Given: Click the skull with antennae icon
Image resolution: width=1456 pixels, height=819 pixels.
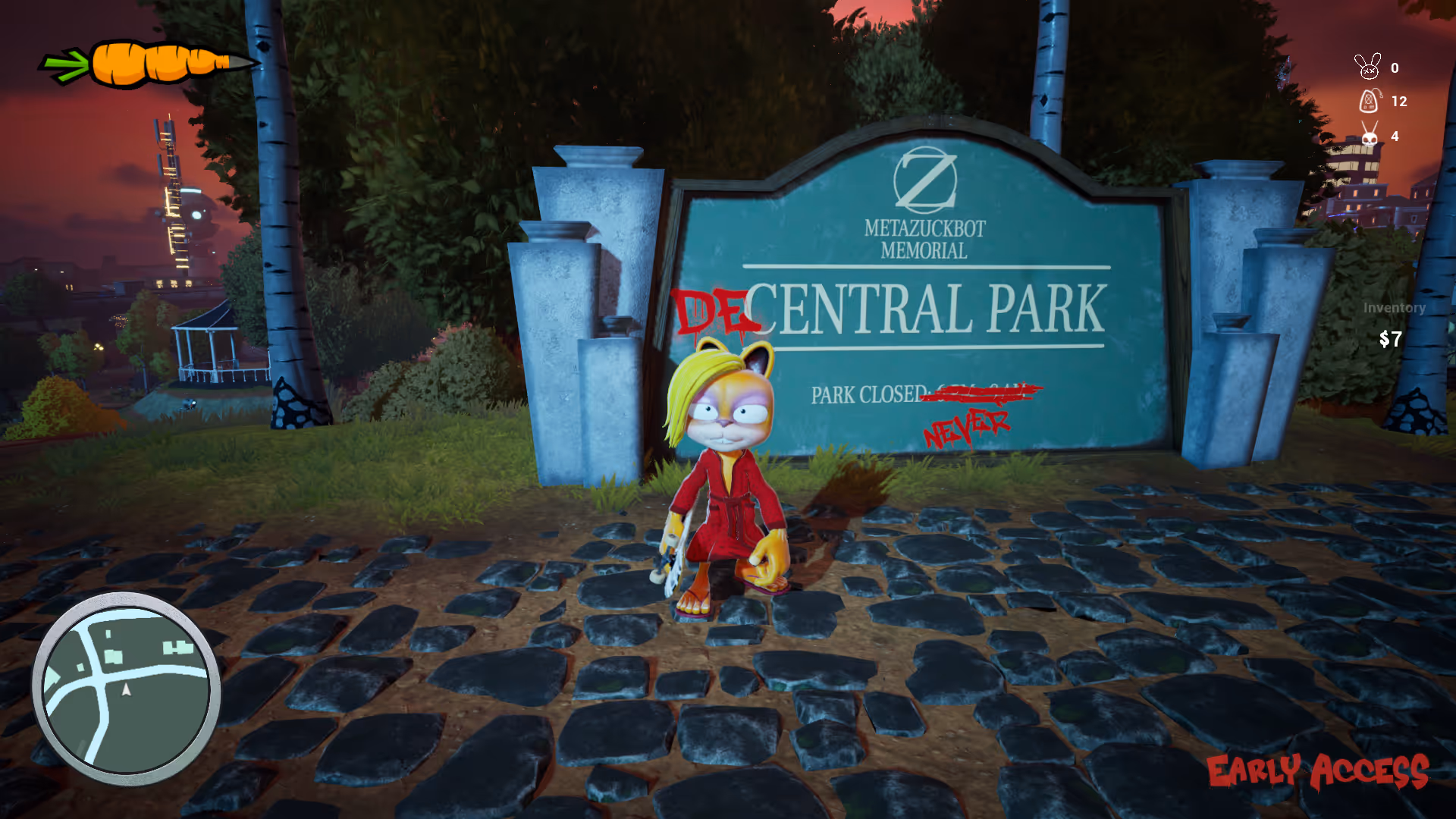Looking at the screenshot, I should tap(1370, 135).
